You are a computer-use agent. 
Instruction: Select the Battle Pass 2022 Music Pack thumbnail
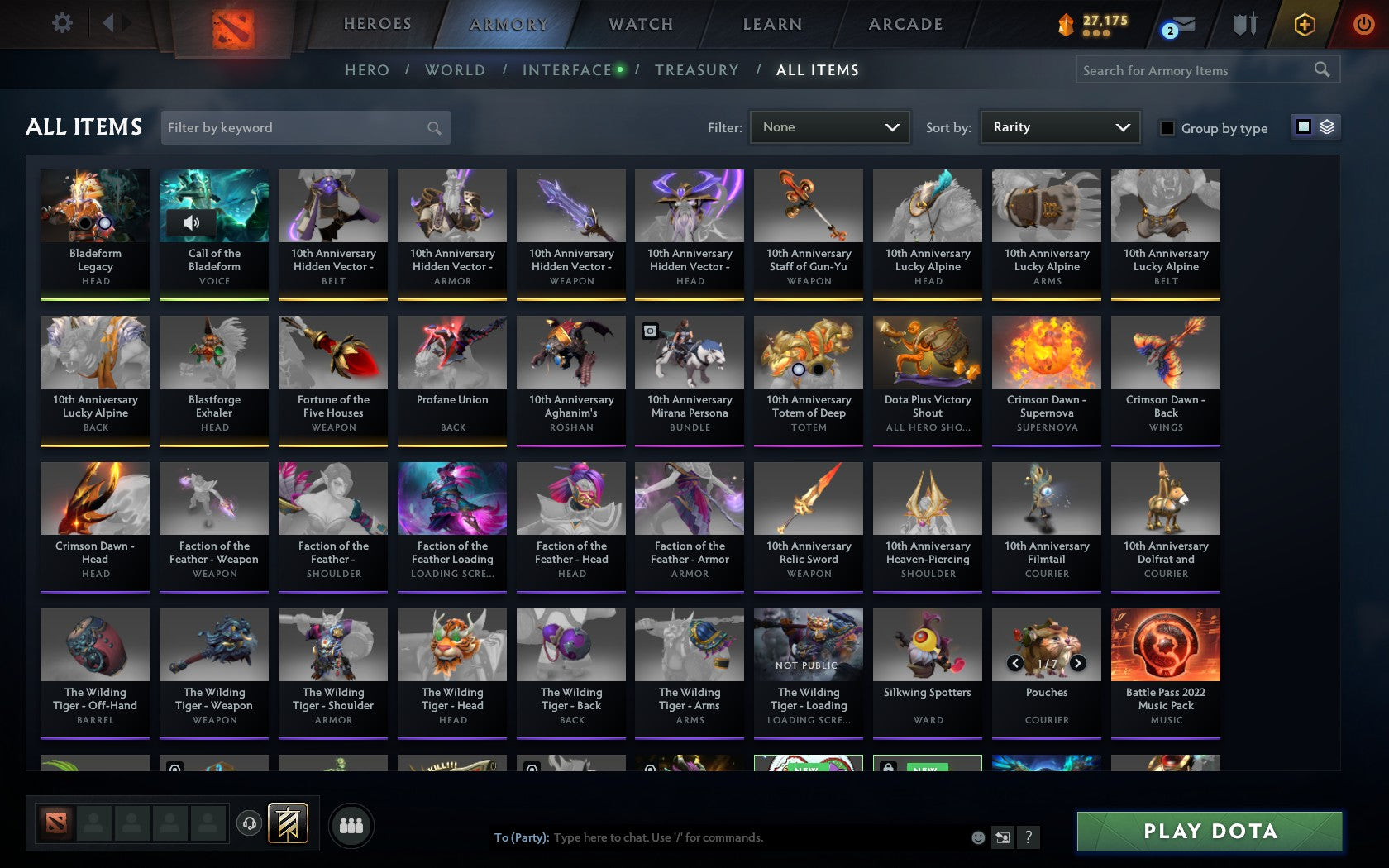pos(1165,645)
